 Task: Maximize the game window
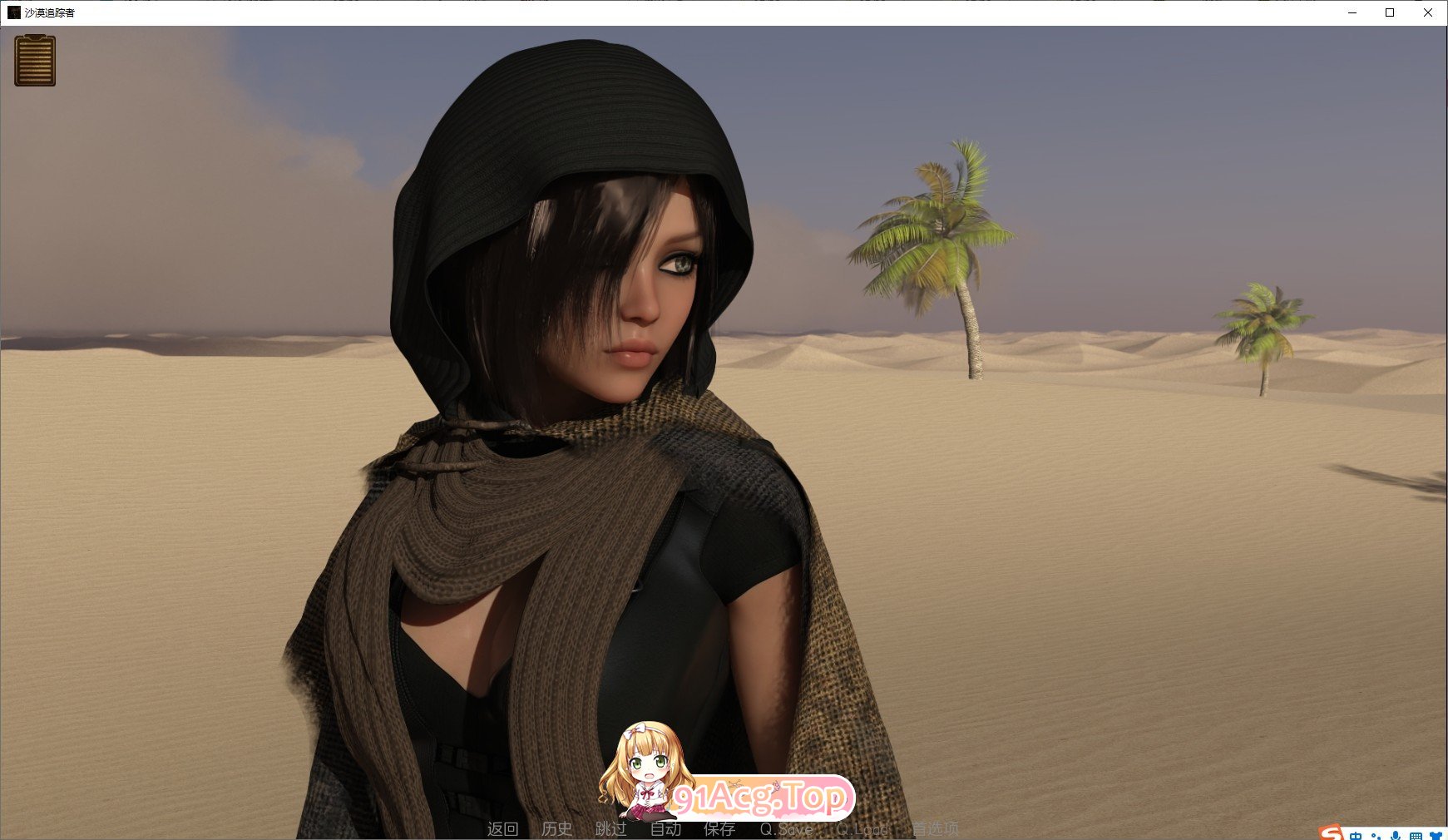tap(1389, 12)
